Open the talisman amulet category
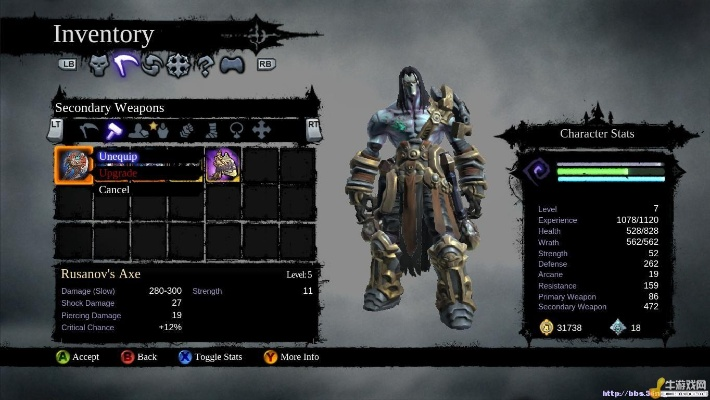The height and width of the screenshot is (400, 710). (237, 130)
